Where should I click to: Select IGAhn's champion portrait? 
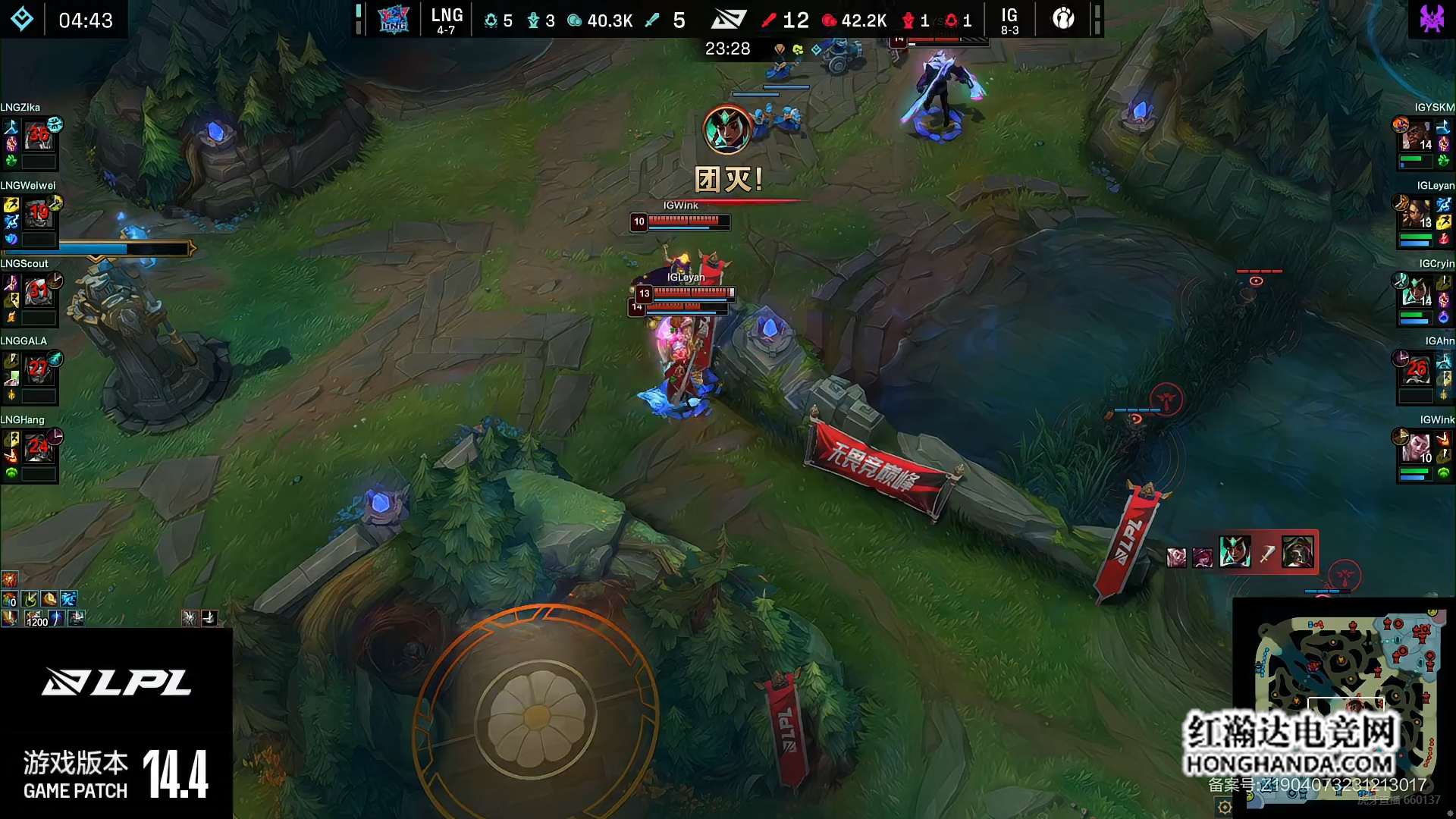pyautogui.click(x=1417, y=370)
